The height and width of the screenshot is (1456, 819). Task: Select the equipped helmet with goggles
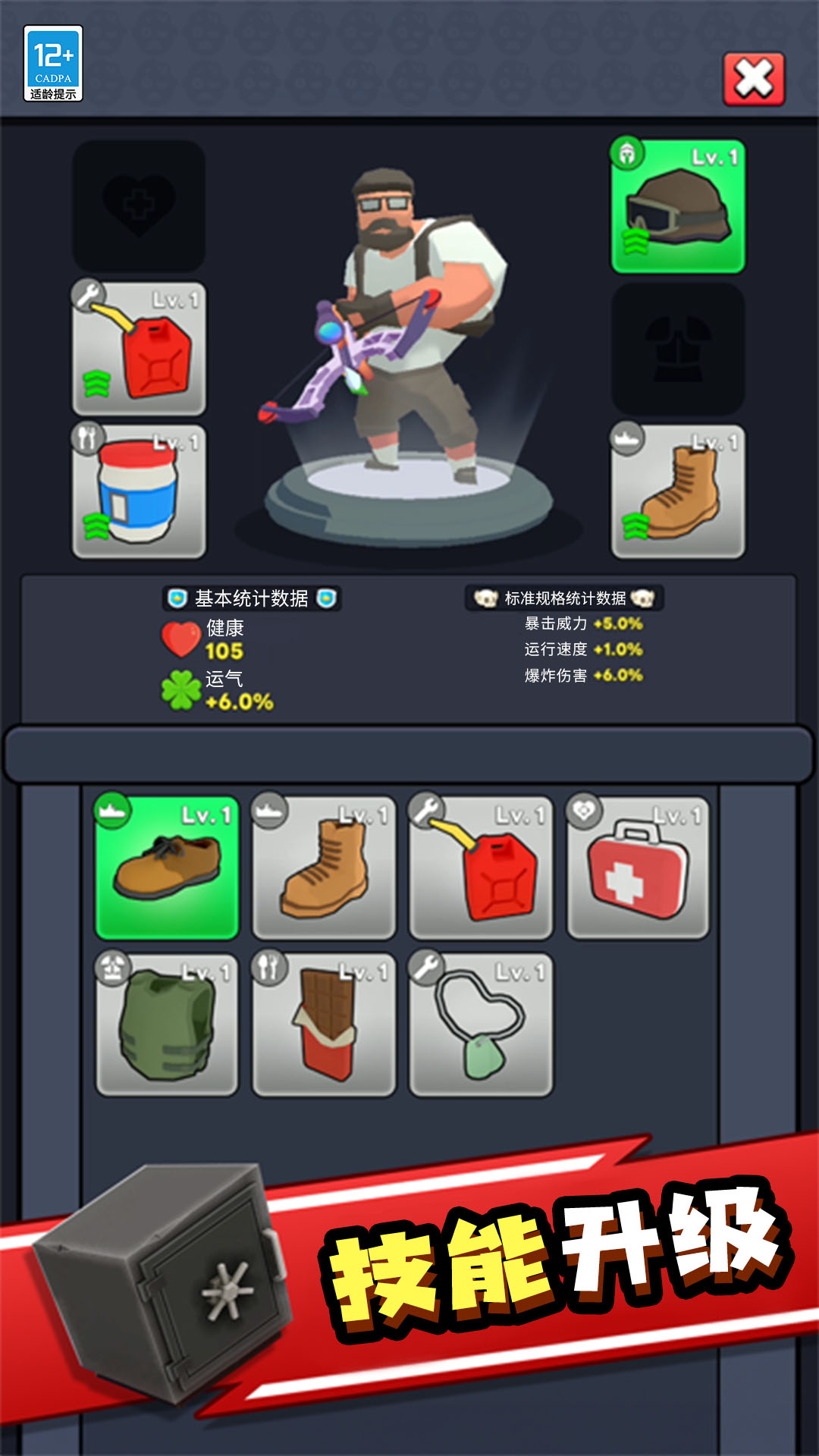[678, 206]
